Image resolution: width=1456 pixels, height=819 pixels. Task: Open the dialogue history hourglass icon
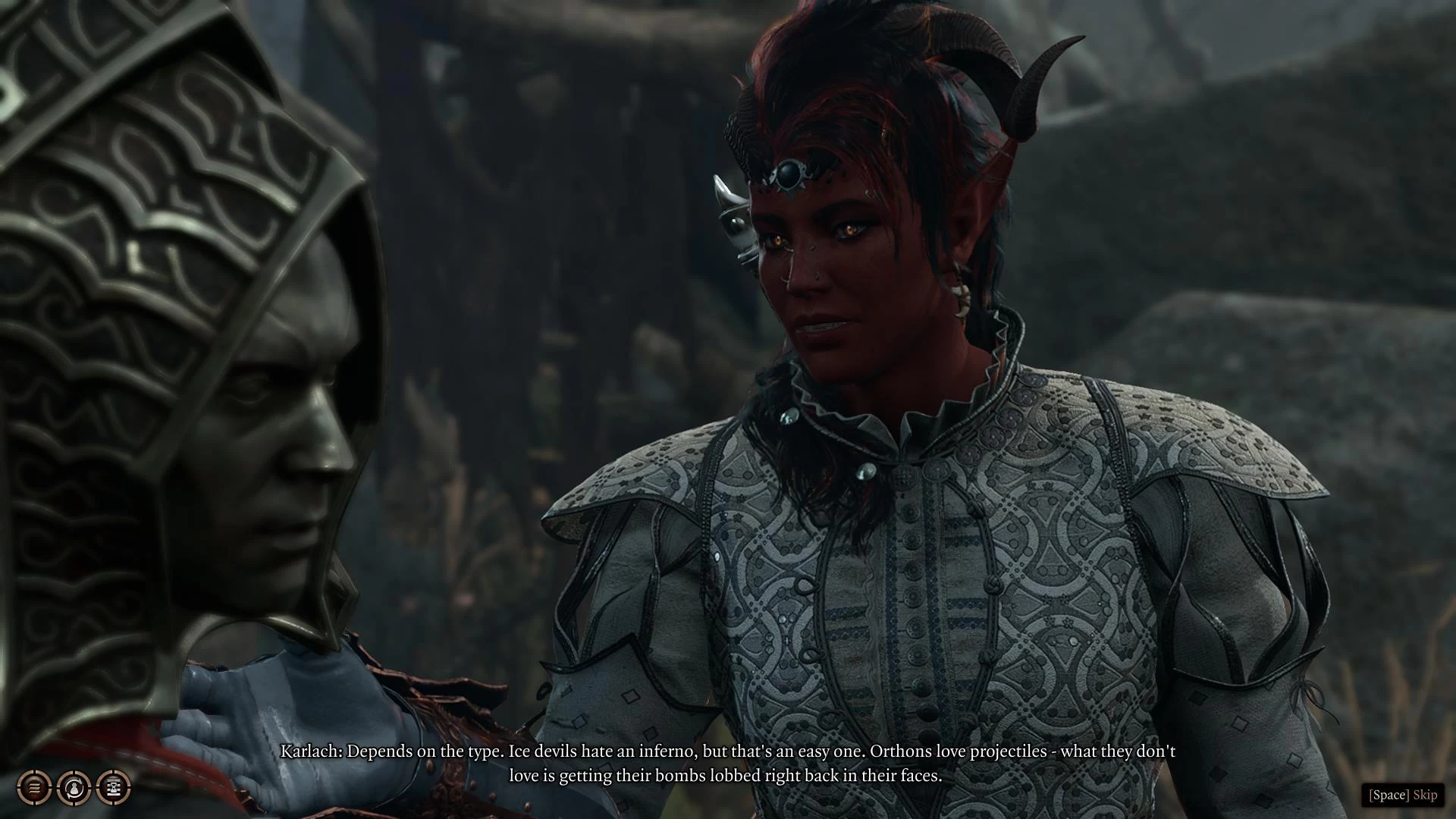click(113, 788)
